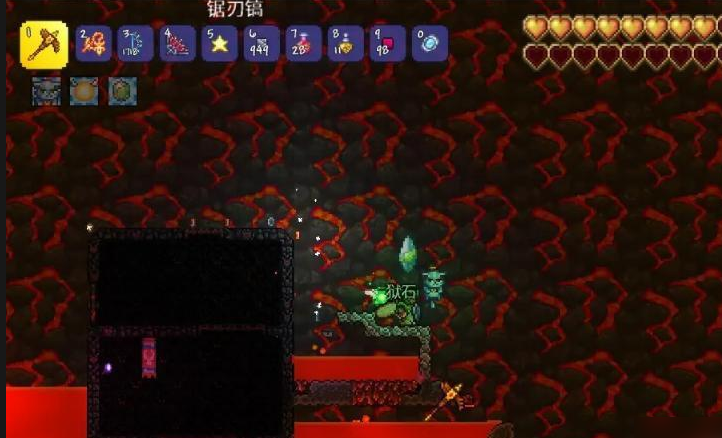Select the red weapon in slot 4
Viewport: 722px width, 438px height.
tap(178, 44)
